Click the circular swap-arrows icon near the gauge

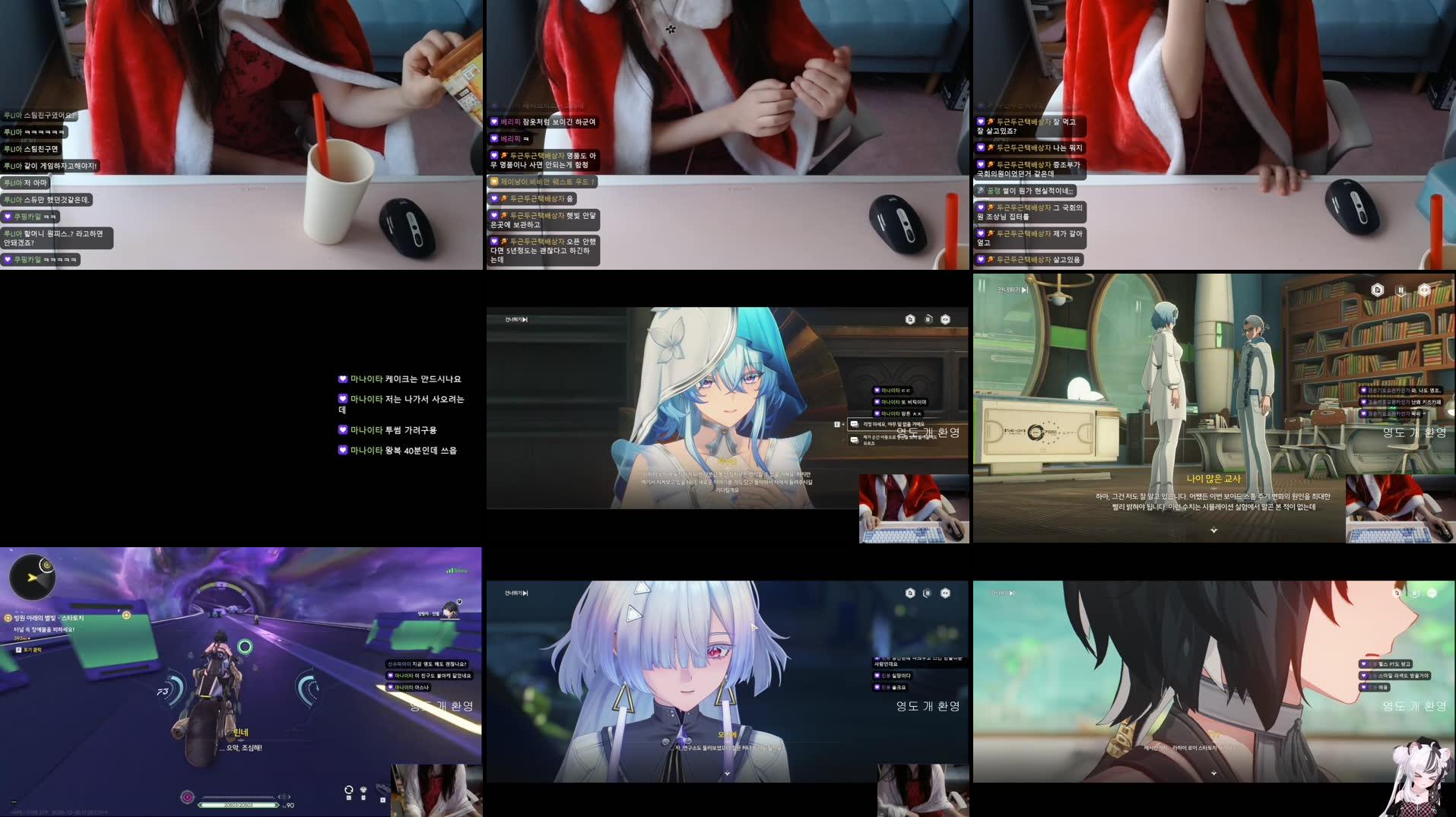click(349, 791)
